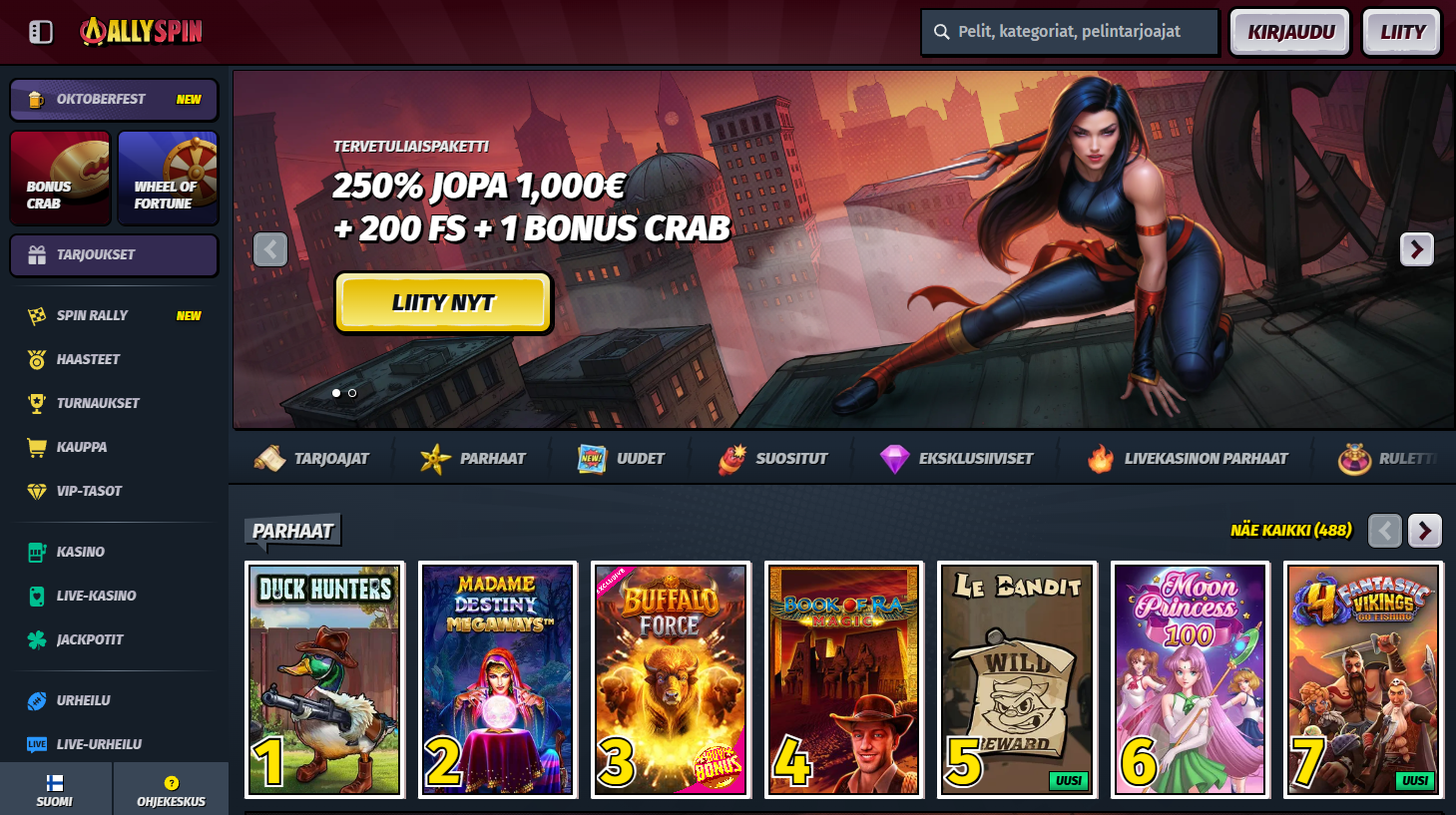
Task: Launch the Duck Hunters game
Action: click(x=324, y=679)
